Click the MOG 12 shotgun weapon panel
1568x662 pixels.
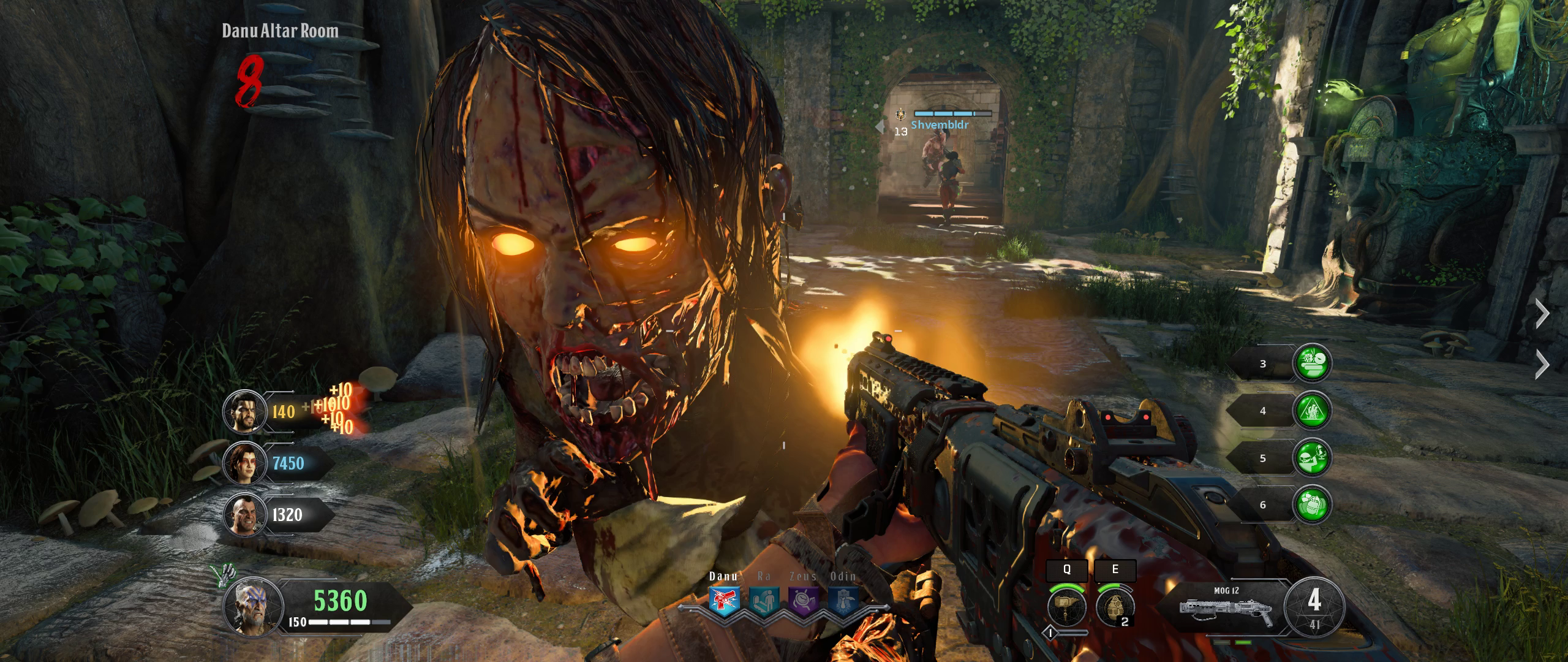1225,608
